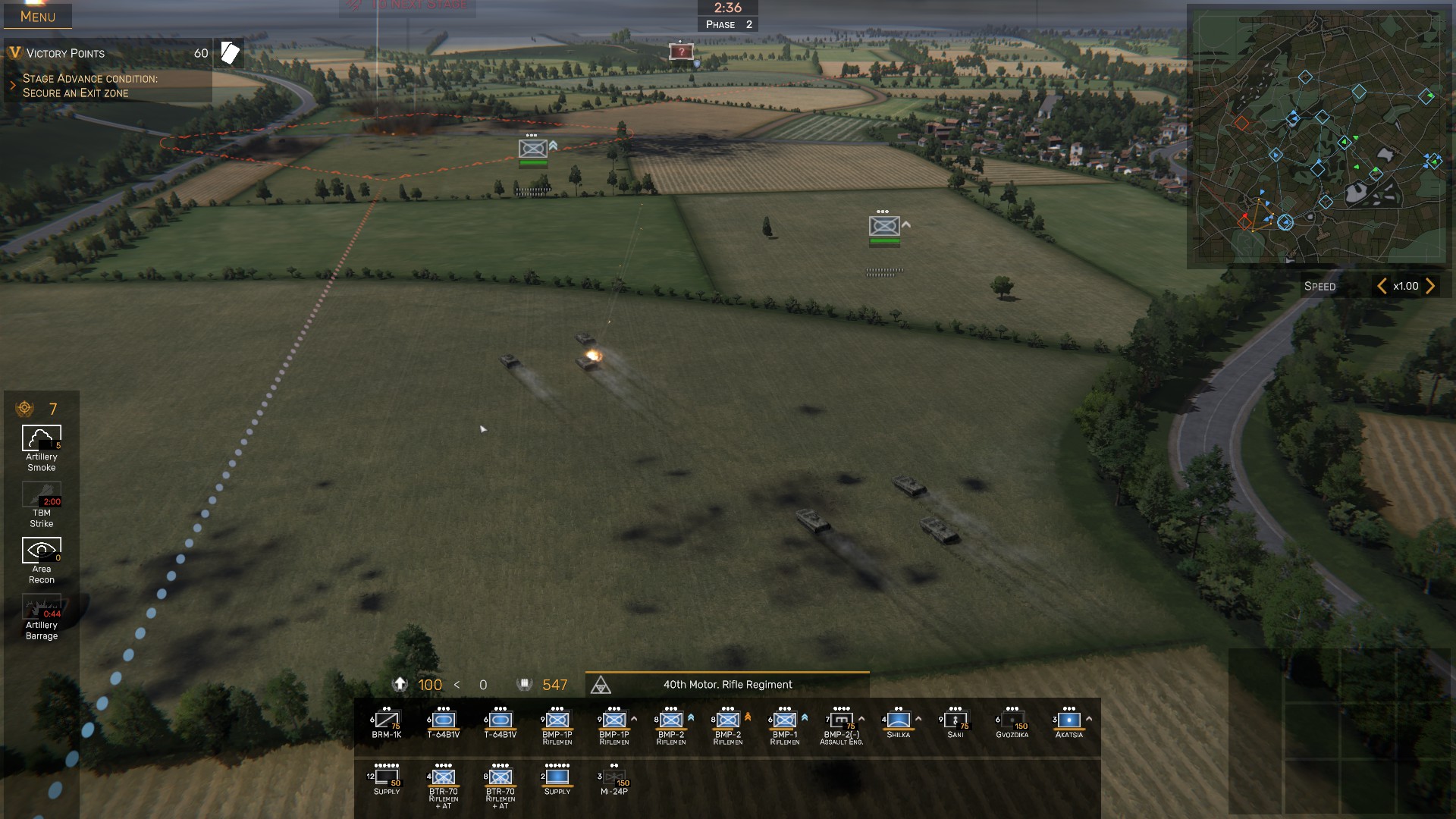Click the 40th Motor Rifle Regiment header

[x=727, y=685]
